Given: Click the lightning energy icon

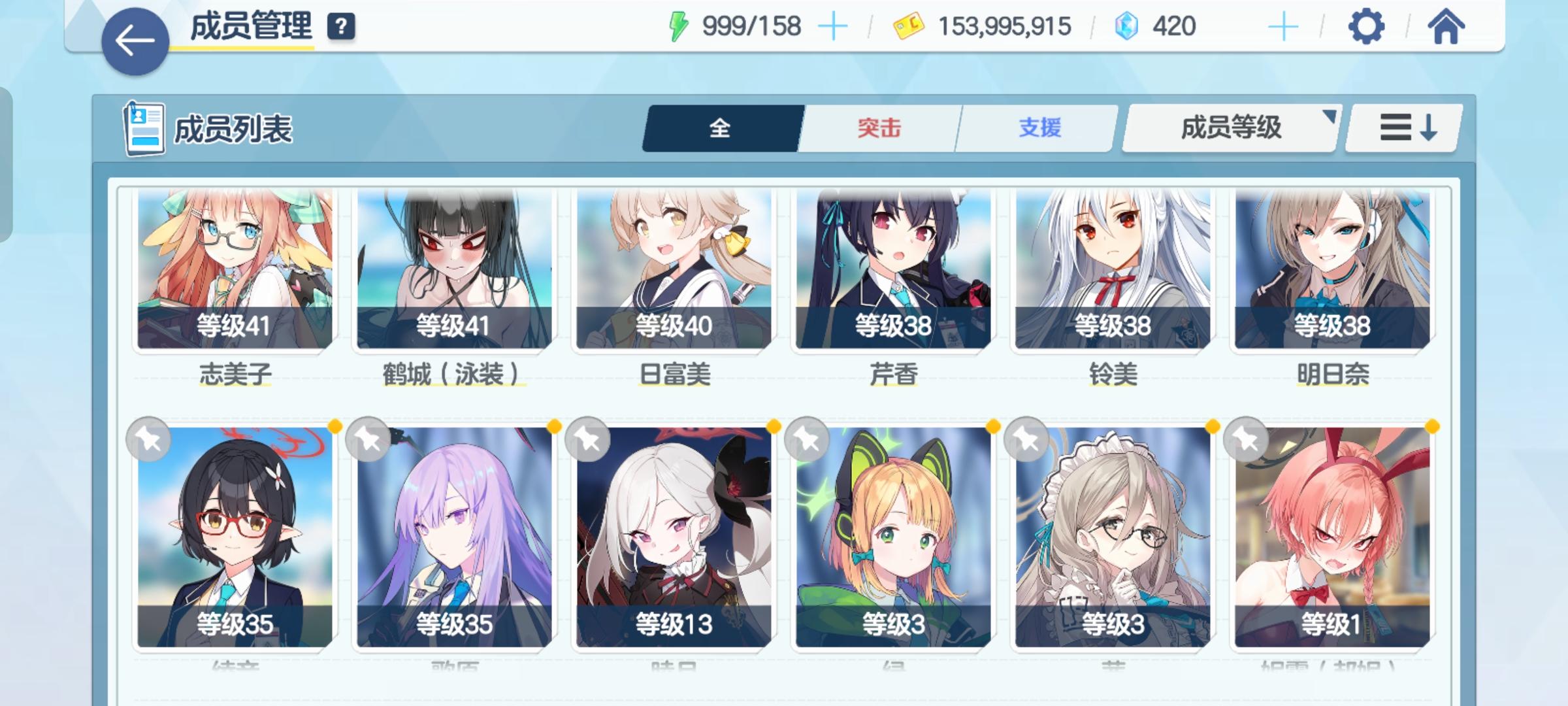Looking at the screenshot, I should coord(679,26).
